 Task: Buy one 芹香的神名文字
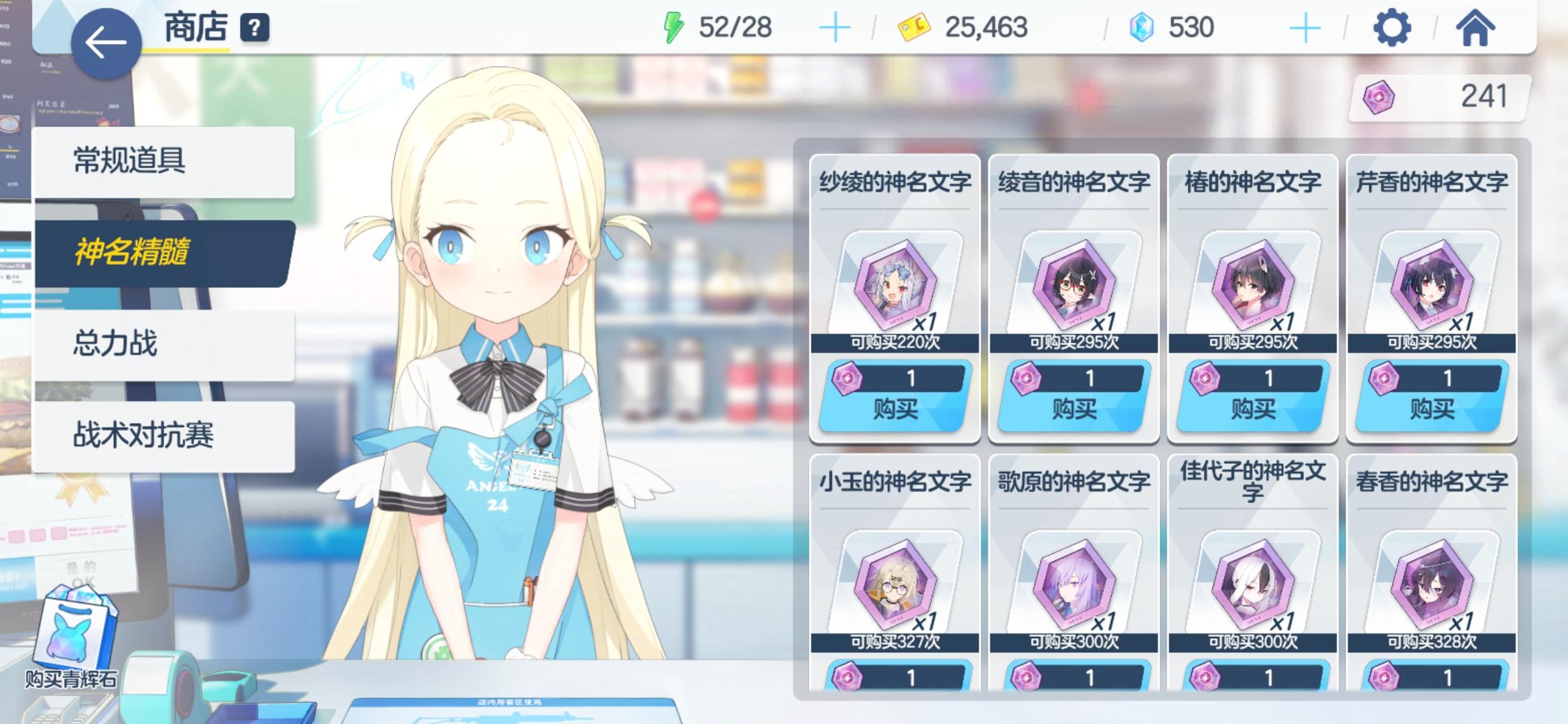coord(1430,408)
